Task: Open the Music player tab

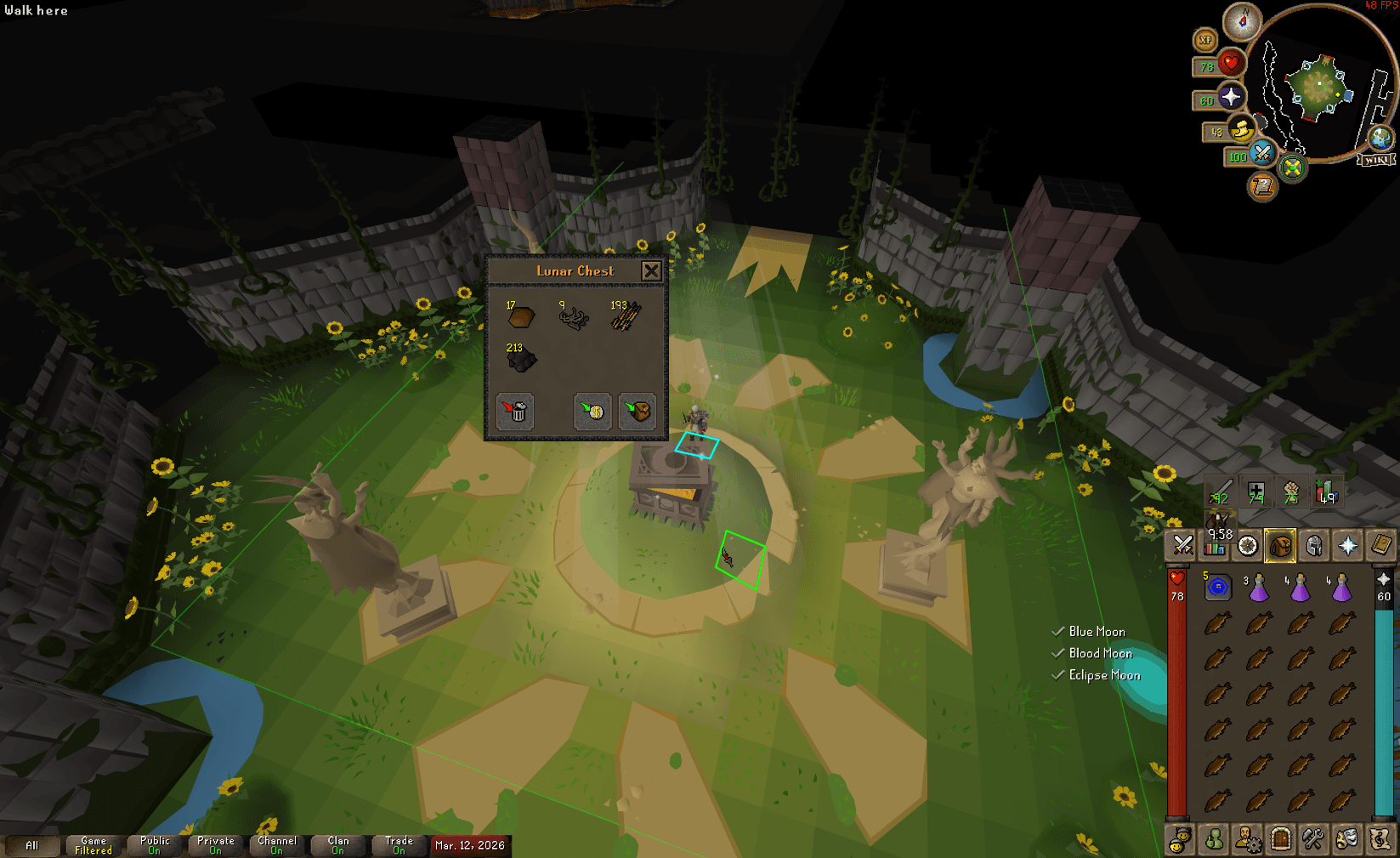Action: [1380, 839]
